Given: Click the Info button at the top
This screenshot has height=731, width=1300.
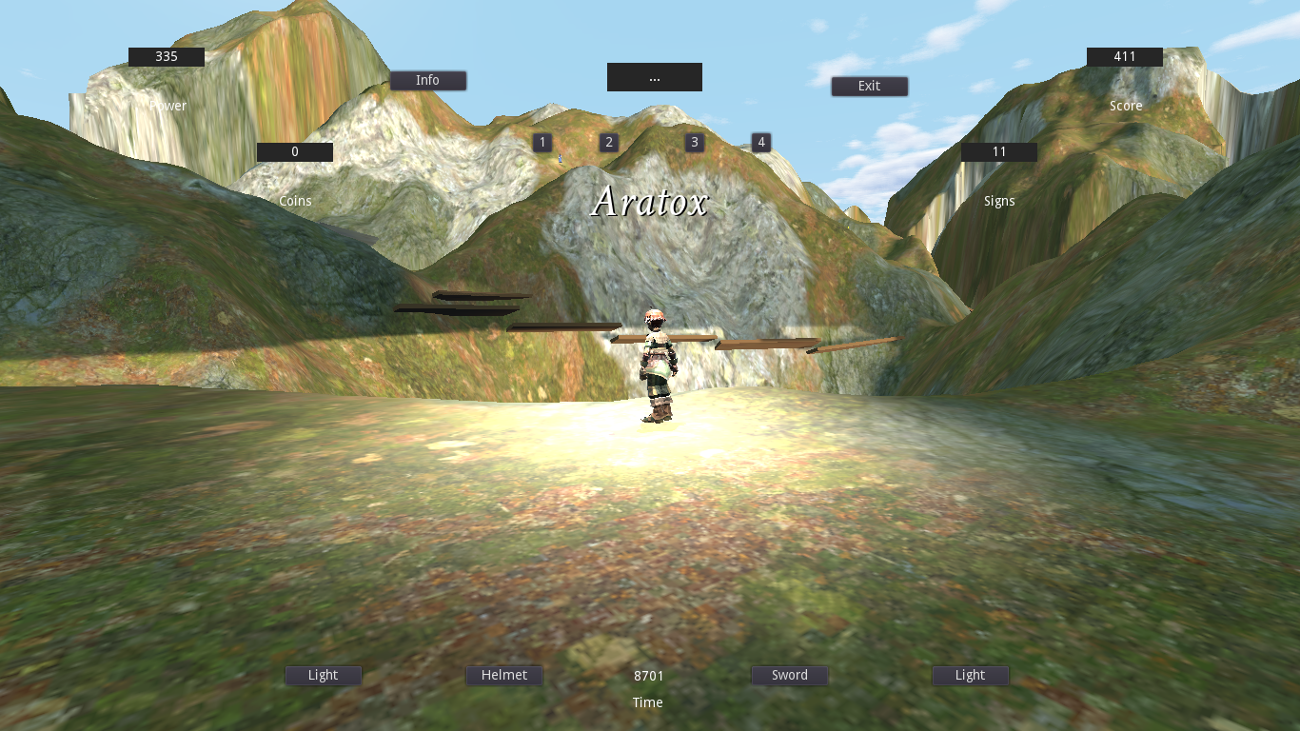Looking at the screenshot, I should tap(428, 80).
